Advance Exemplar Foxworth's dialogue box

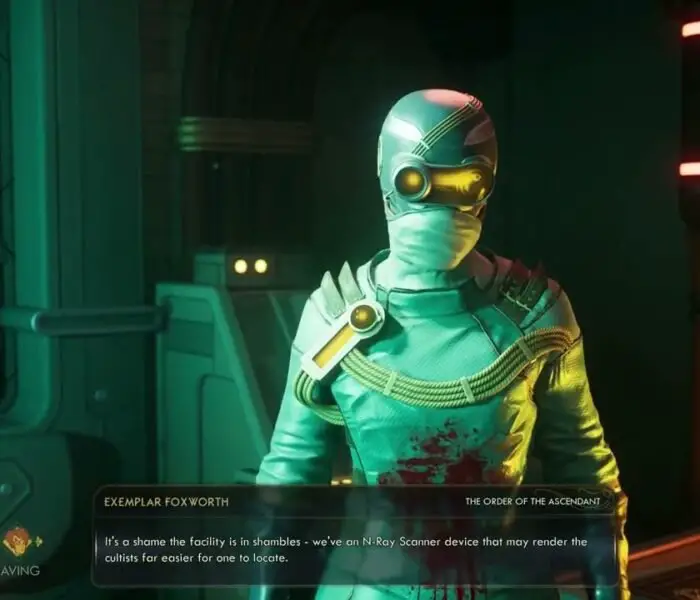coord(355,548)
